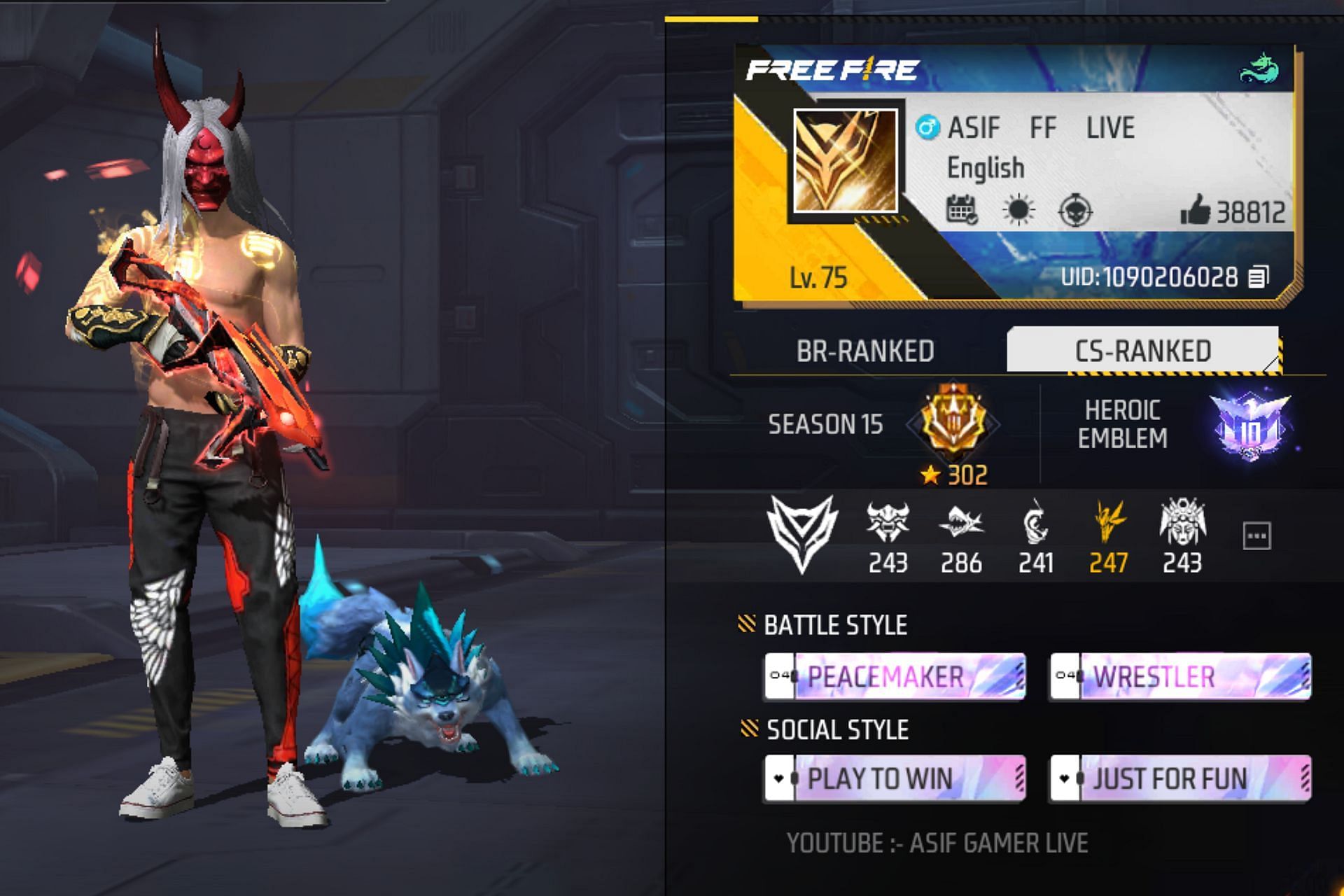Select the large V-shaped rank crest
This screenshot has width=1344, height=896.
(x=802, y=533)
